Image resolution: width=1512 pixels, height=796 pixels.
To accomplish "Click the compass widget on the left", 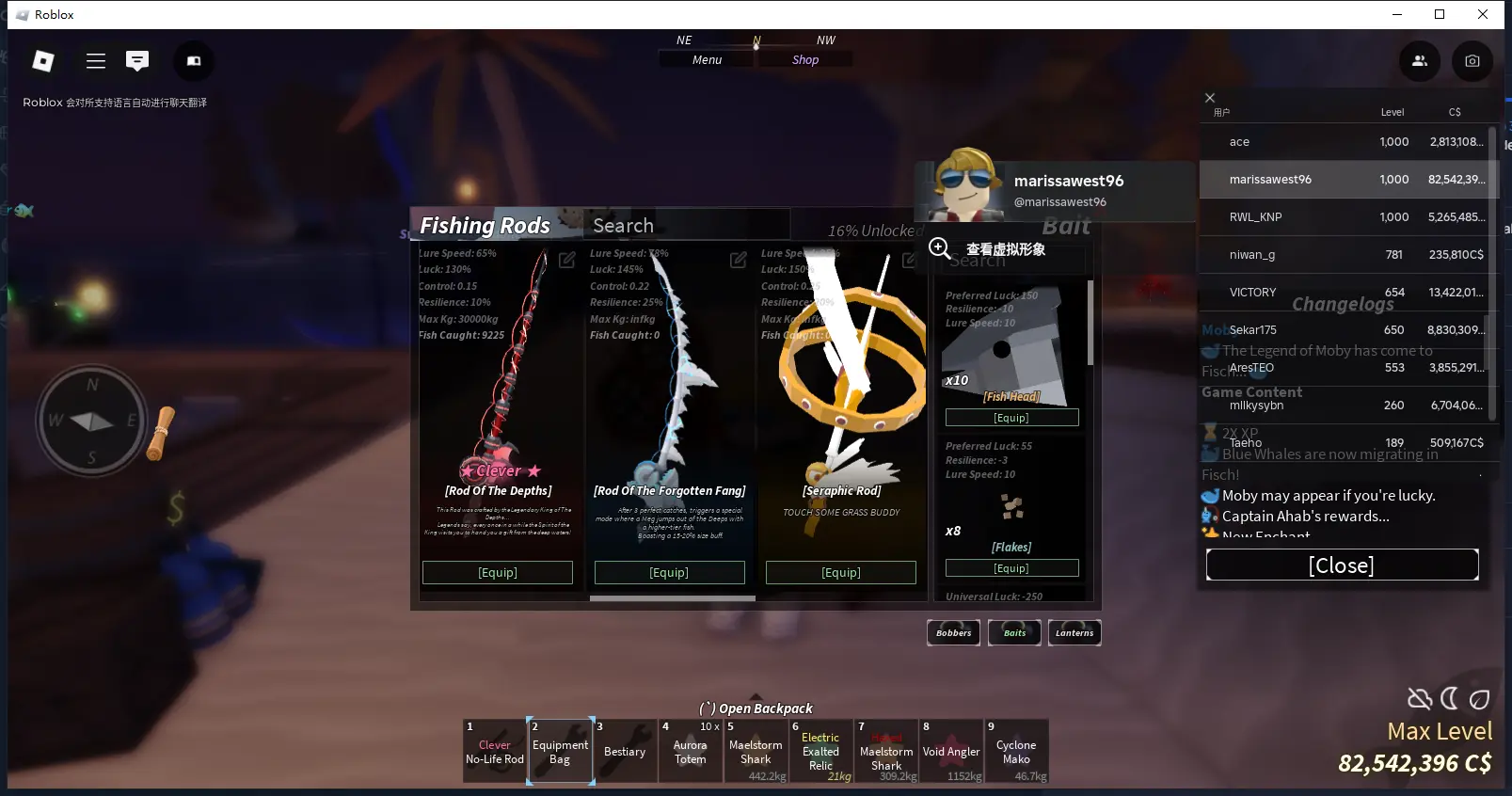I will (x=91, y=421).
